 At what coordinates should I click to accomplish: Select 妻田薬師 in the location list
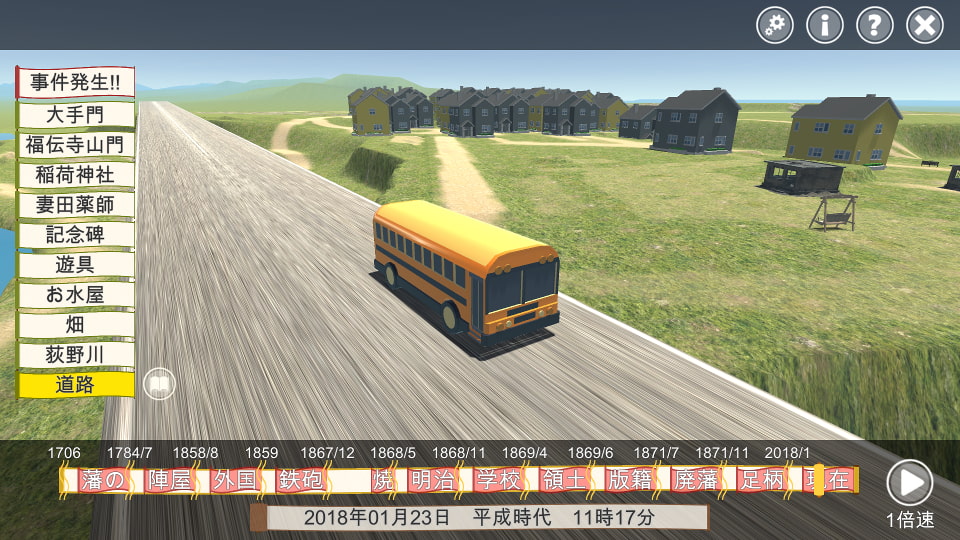pos(76,204)
